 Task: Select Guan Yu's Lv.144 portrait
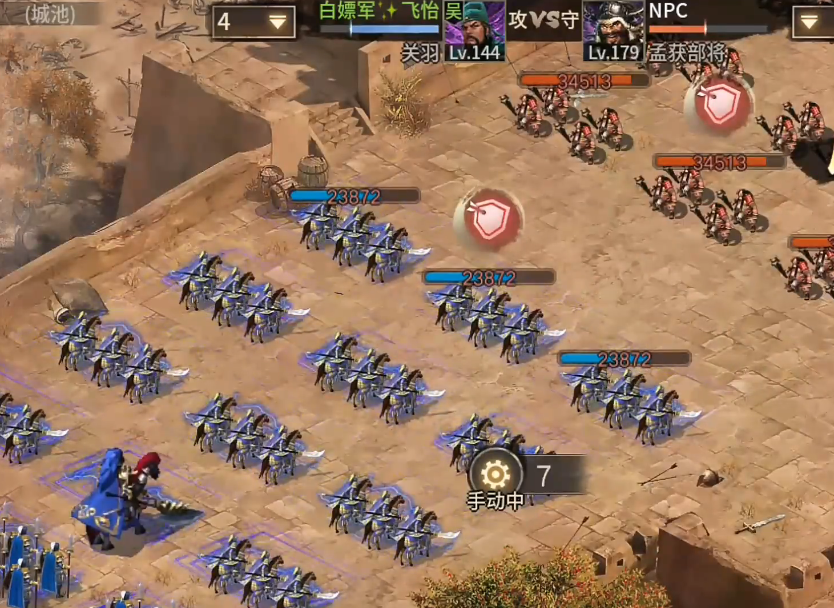pyautogui.click(x=474, y=30)
